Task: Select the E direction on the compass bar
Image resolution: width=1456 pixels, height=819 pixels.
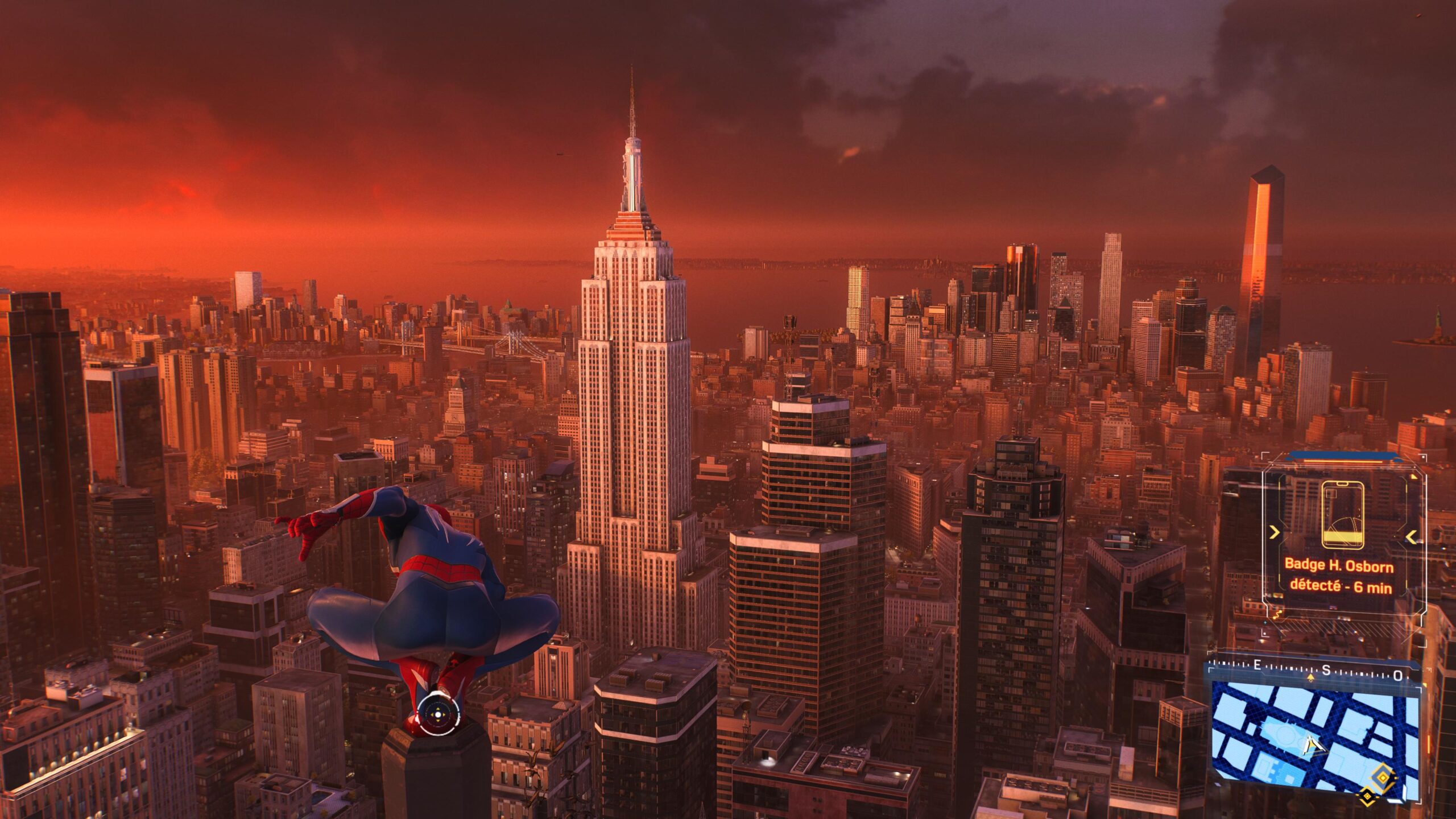Action: click(1258, 665)
